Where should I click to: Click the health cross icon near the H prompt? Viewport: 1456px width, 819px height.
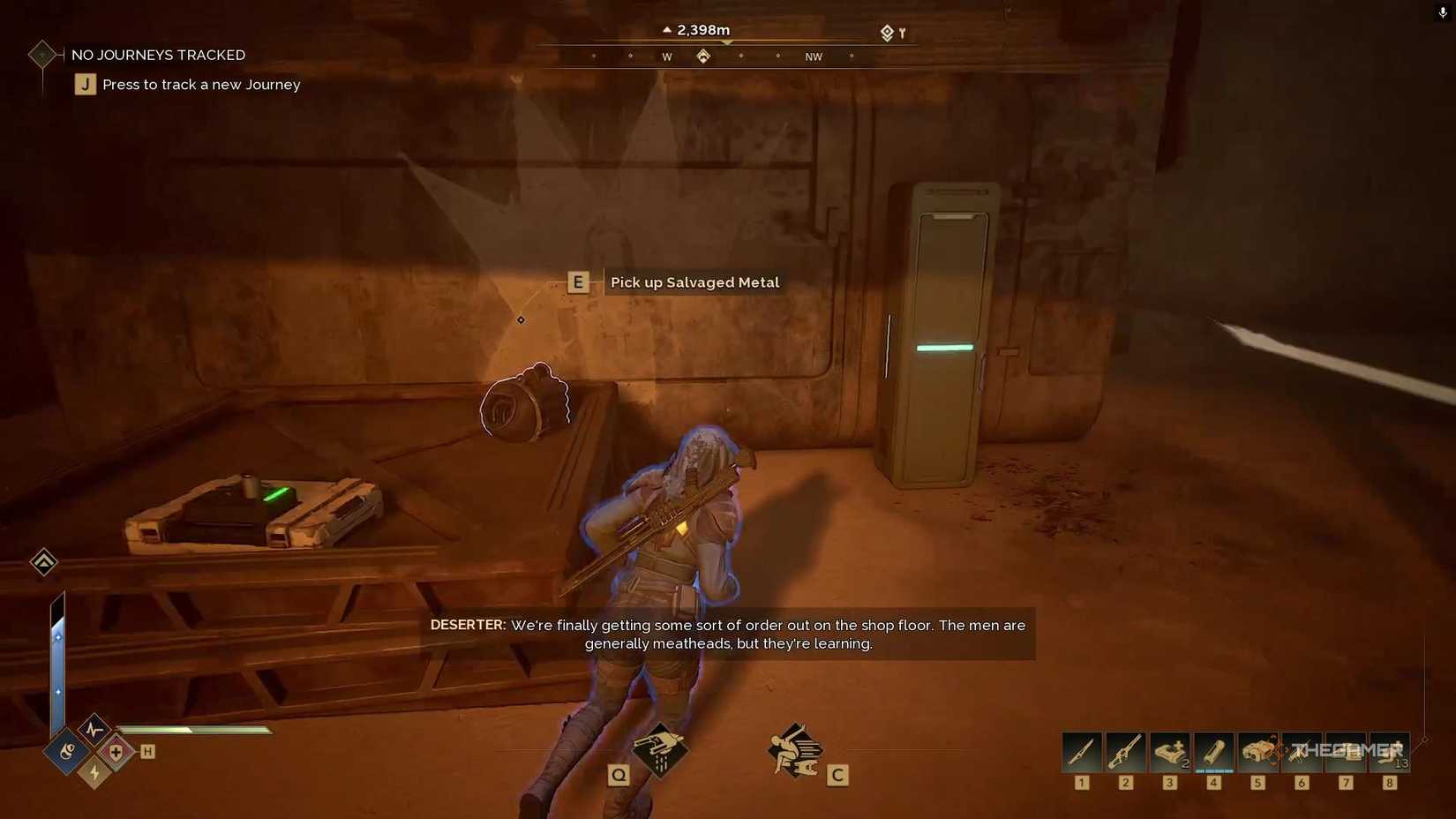[115, 752]
